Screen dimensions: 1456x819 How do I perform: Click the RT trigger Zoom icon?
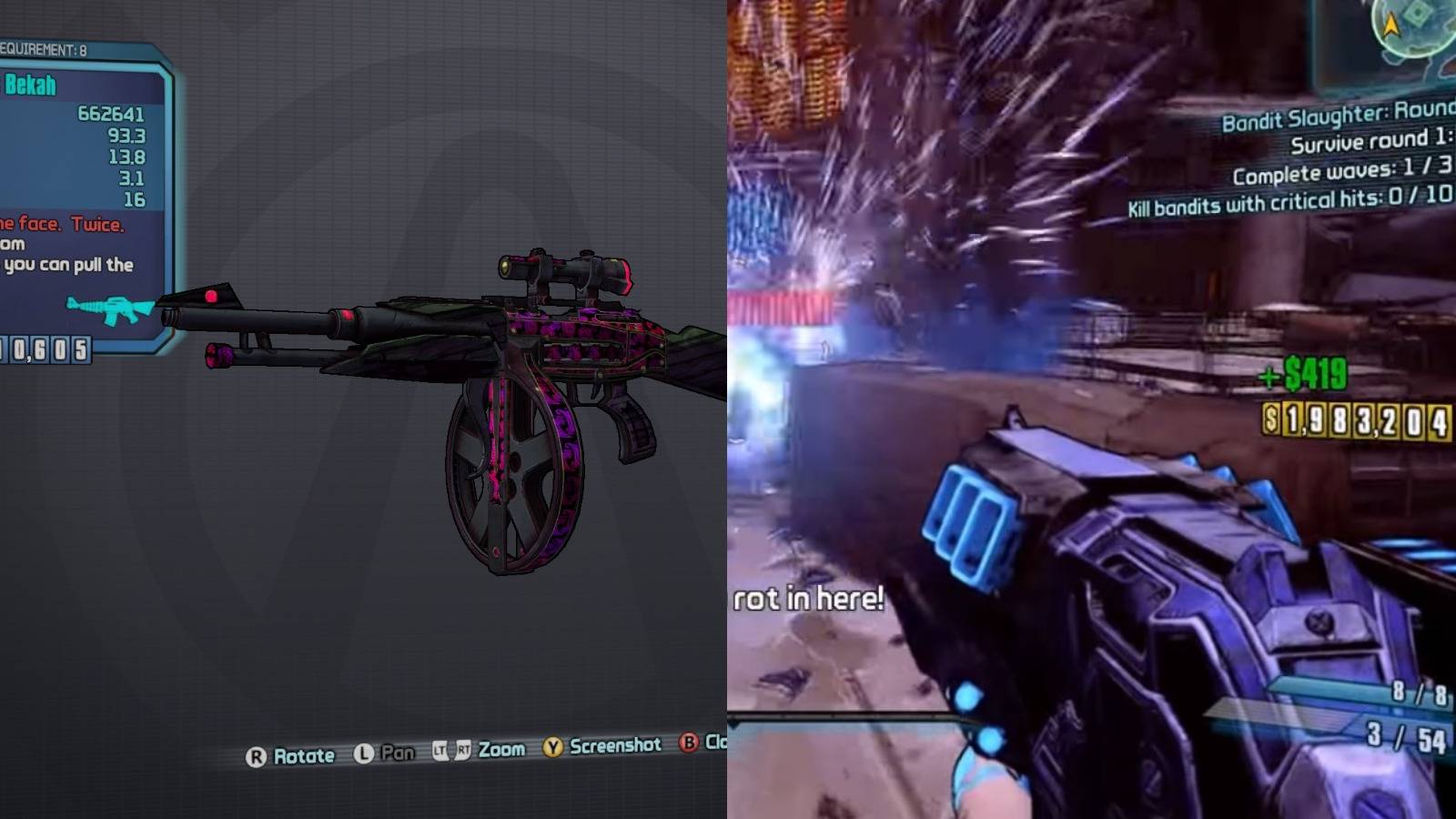coord(464,749)
